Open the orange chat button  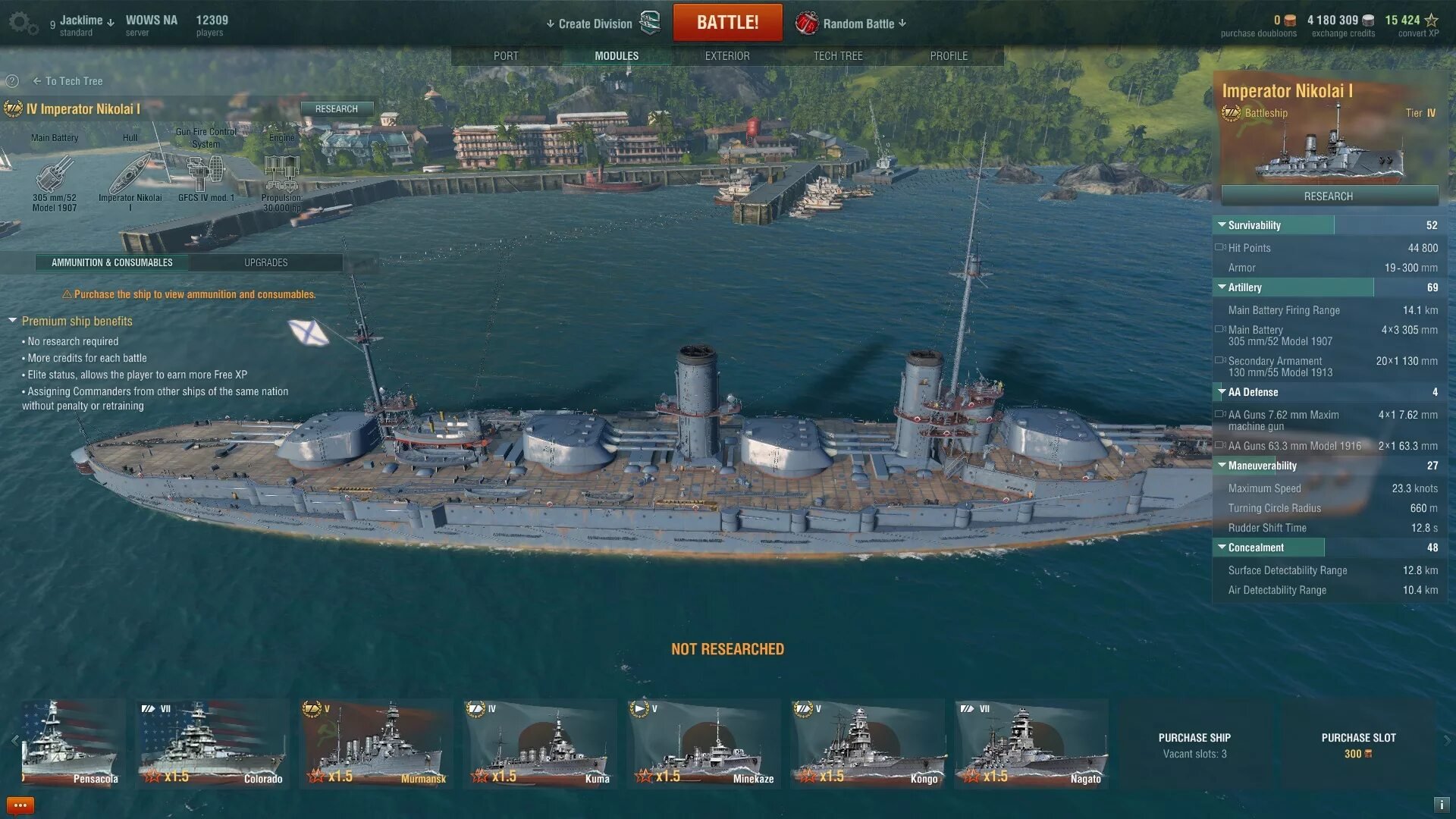click(x=20, y=805)
